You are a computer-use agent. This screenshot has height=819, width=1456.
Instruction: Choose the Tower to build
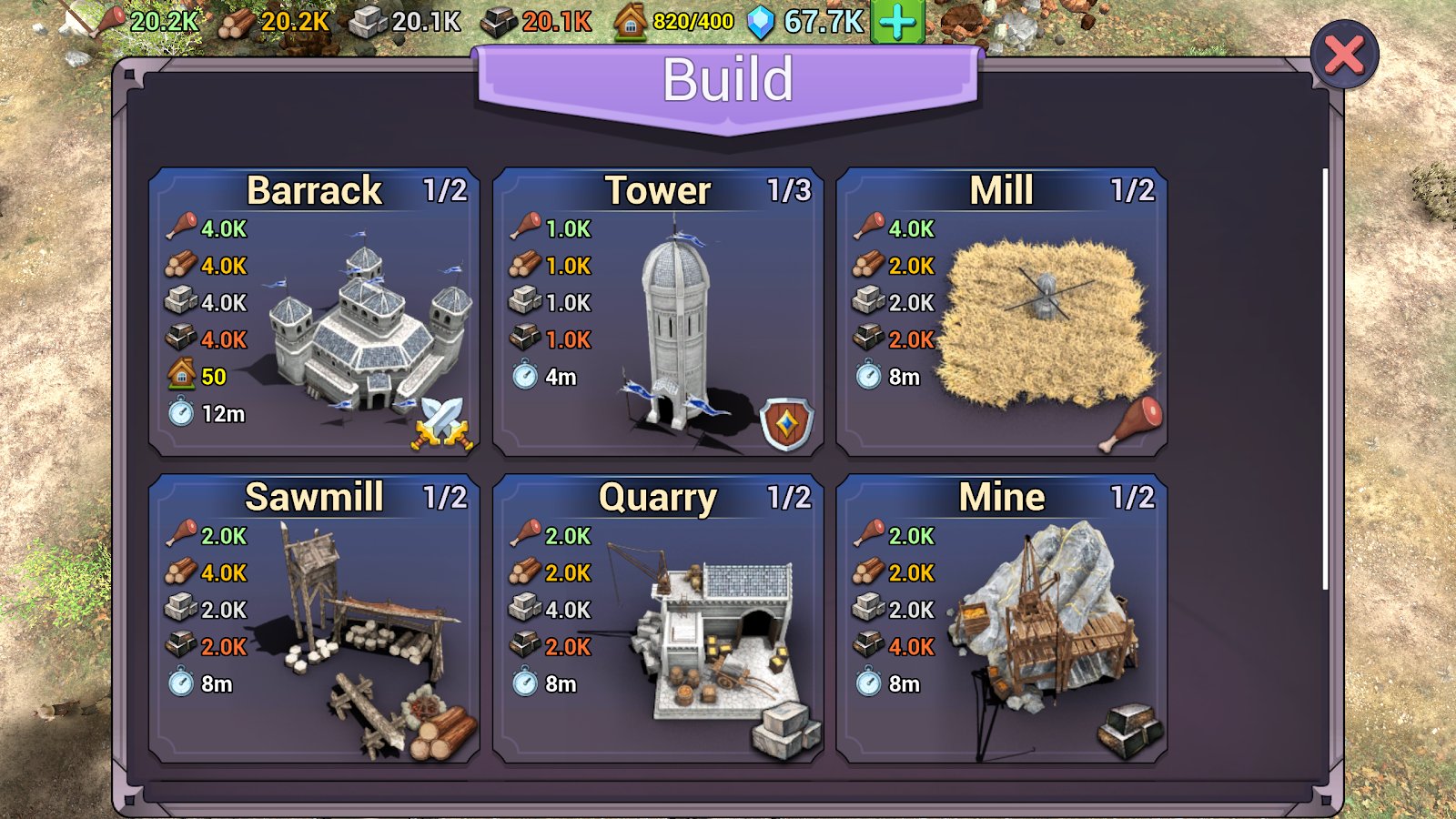click(x=658, y=311)
